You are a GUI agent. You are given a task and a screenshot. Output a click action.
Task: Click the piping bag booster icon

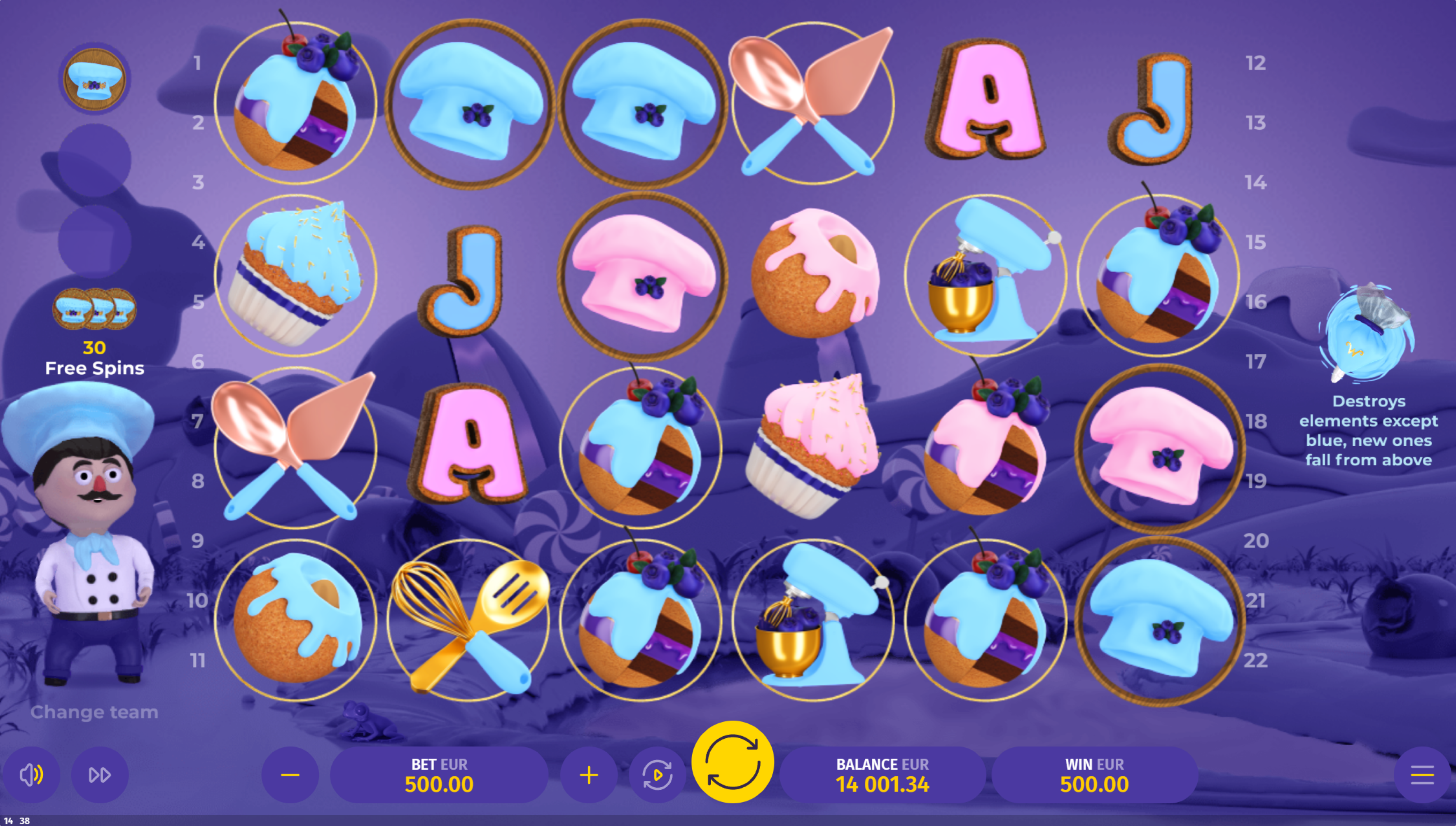tap(1367, 332)
